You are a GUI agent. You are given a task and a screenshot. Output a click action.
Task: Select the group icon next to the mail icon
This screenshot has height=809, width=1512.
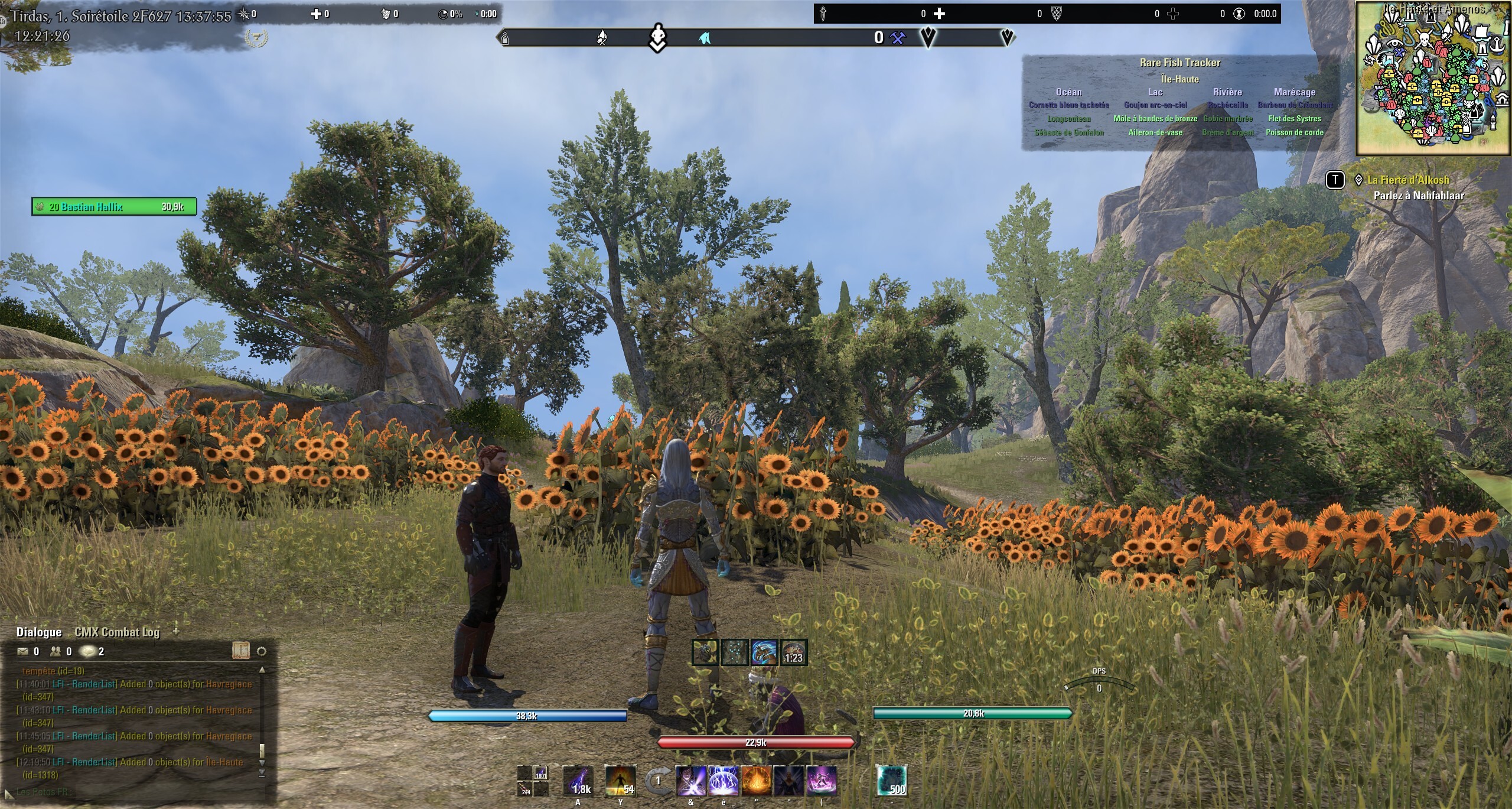pyautogui.click(x=56, y=652)
